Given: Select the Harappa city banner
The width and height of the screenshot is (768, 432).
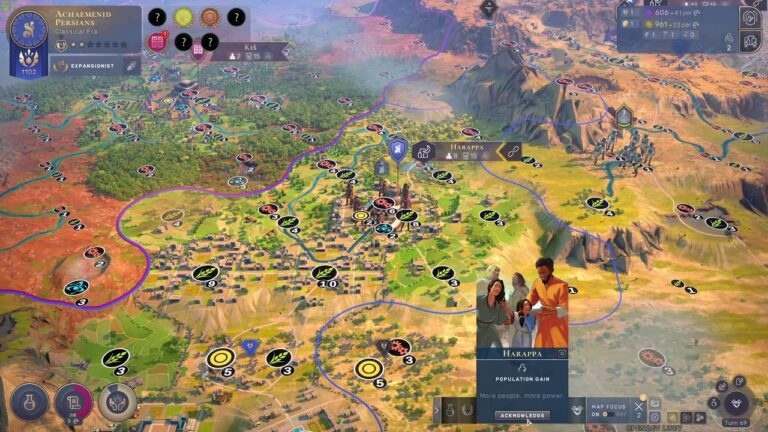Looking at the screenshot, I should click(x=460, y=150).
